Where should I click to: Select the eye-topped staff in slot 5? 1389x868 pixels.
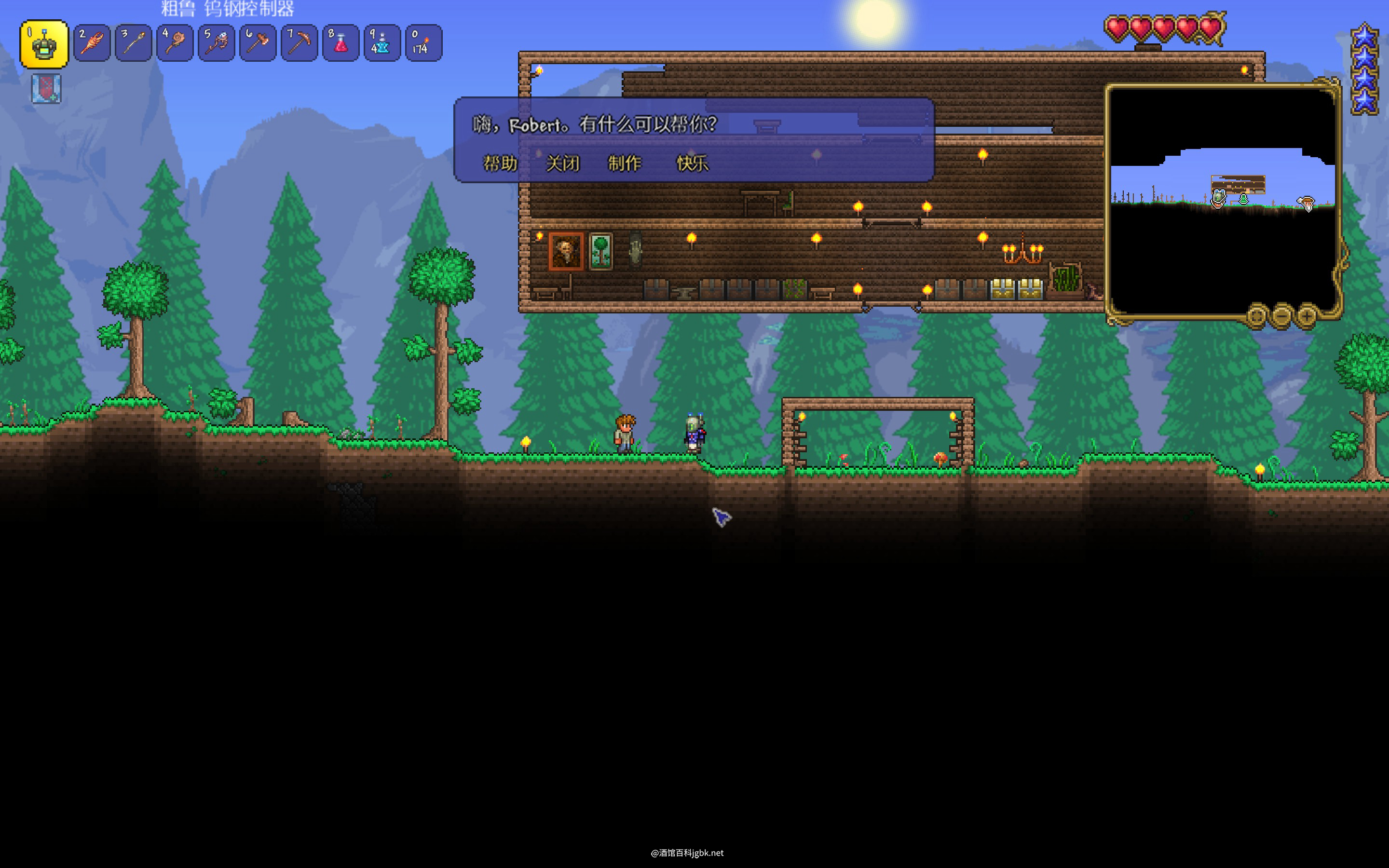tap(217, 43)
